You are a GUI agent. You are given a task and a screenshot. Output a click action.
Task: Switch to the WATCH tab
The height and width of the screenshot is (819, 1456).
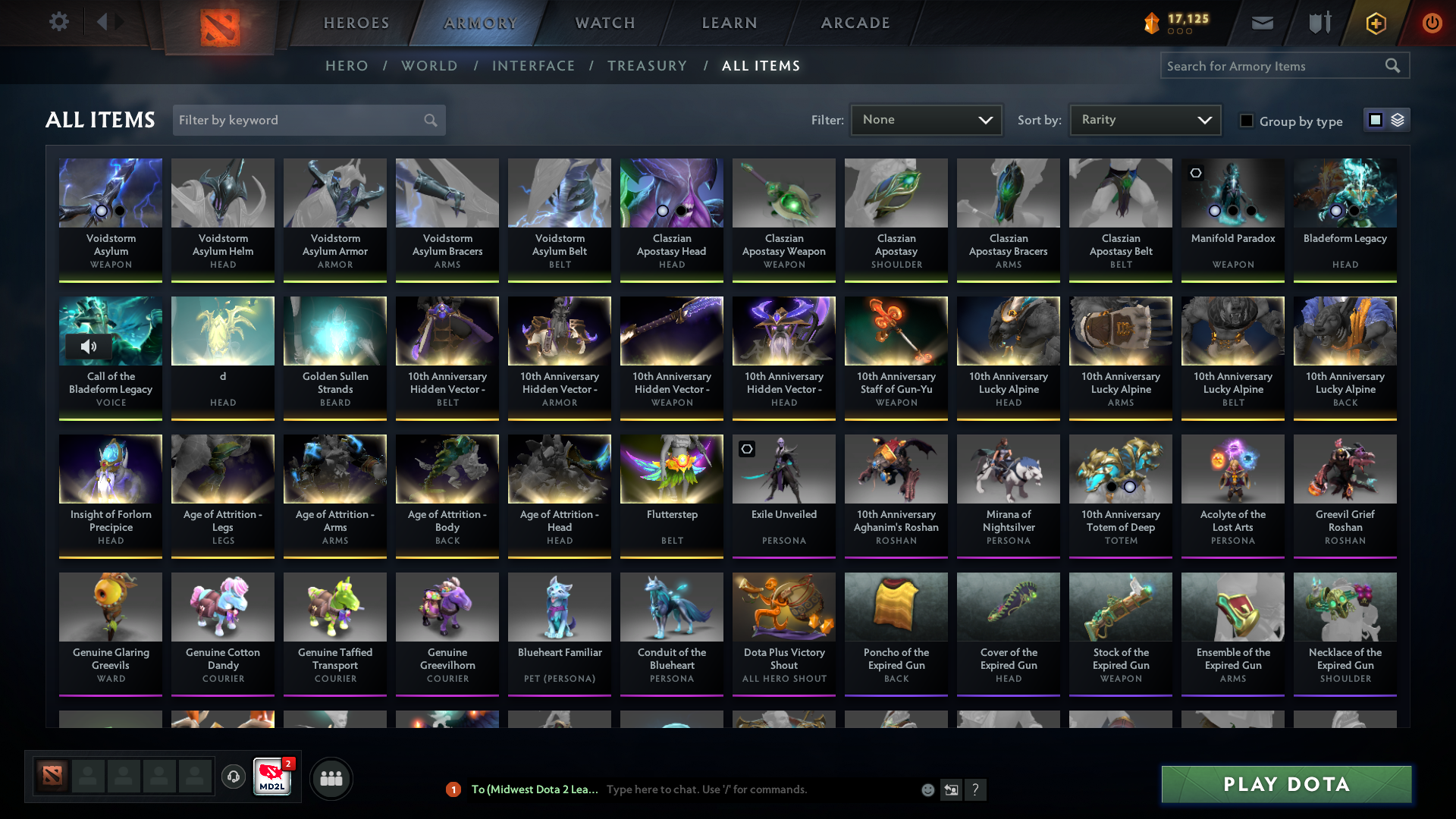(x=604, y=23)
